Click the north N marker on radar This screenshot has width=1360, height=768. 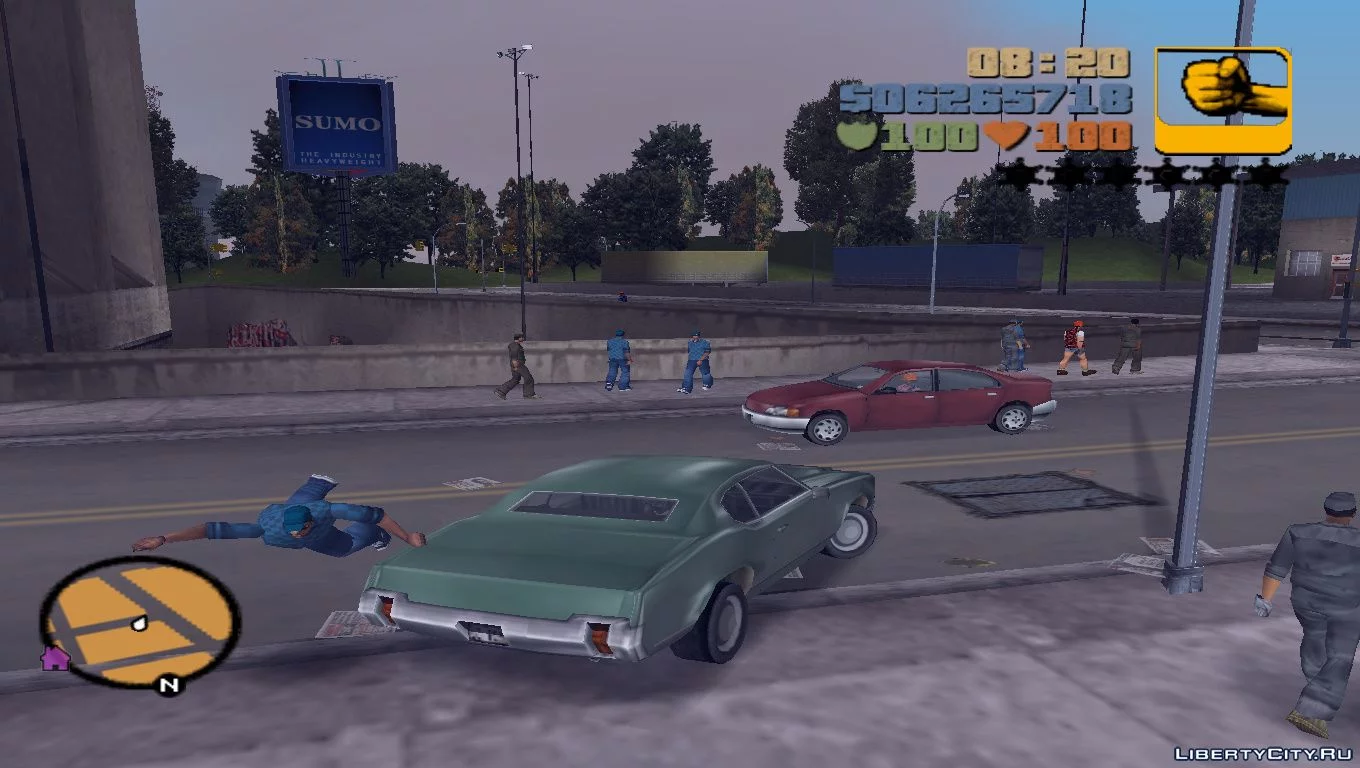coord(169,685)
